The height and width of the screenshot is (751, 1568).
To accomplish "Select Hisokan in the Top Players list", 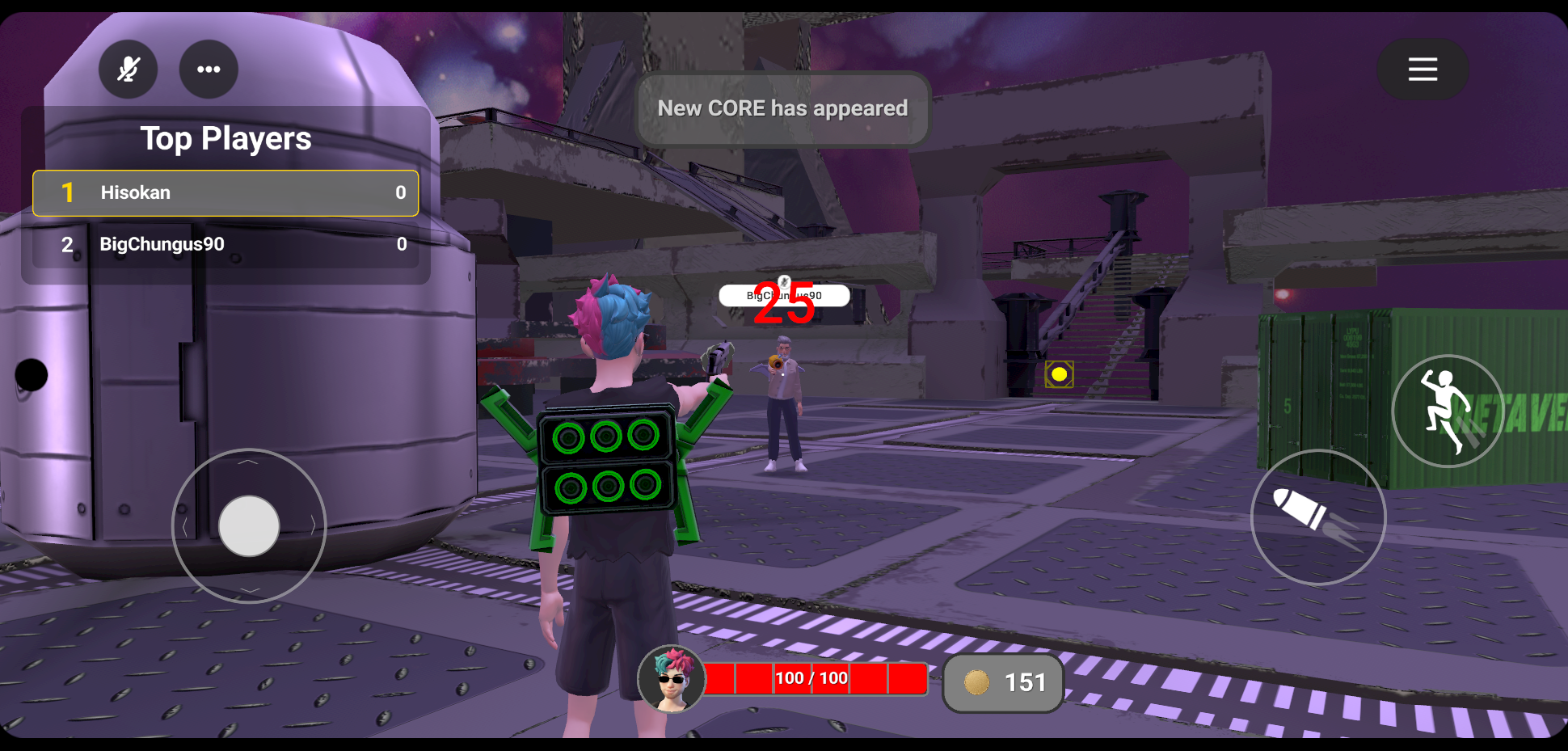I will (x=226, y=193).
